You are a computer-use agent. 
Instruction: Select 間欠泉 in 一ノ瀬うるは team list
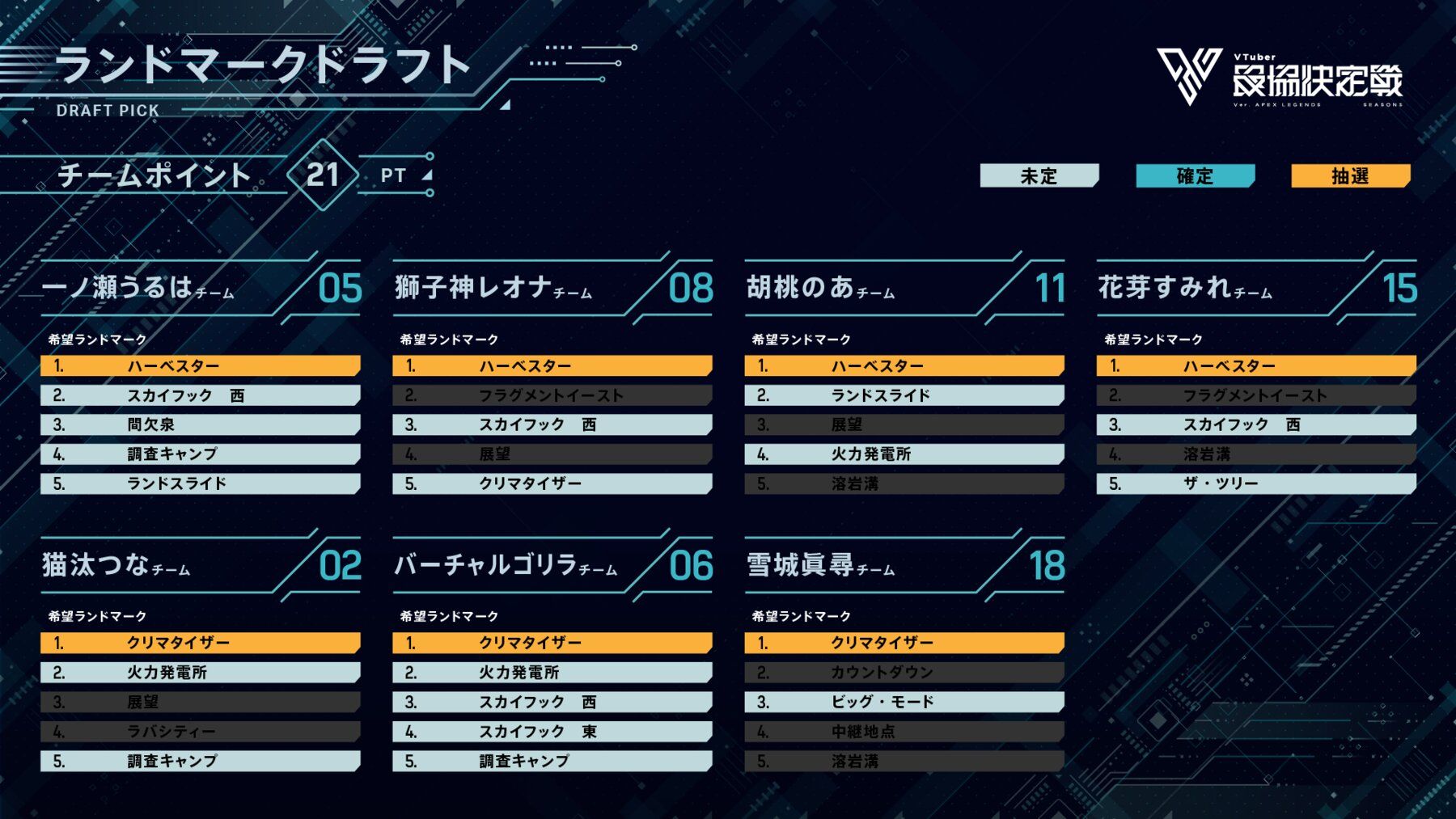pyautogui.click(x=200, y=424)
